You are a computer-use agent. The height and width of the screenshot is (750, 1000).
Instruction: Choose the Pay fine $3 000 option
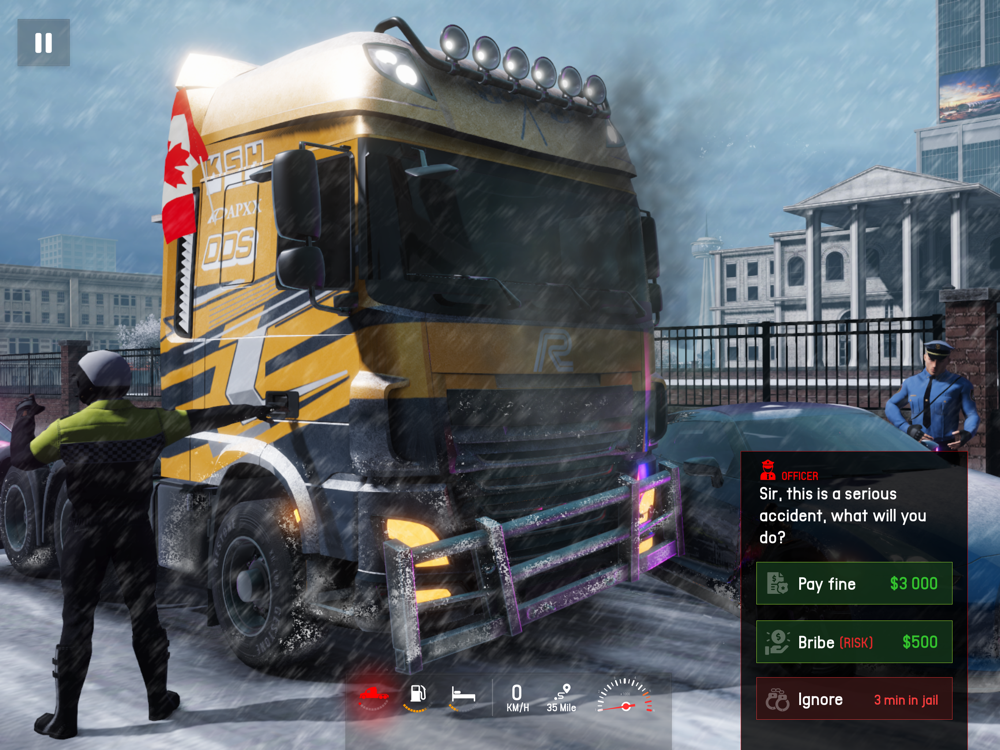click(854, 584)
